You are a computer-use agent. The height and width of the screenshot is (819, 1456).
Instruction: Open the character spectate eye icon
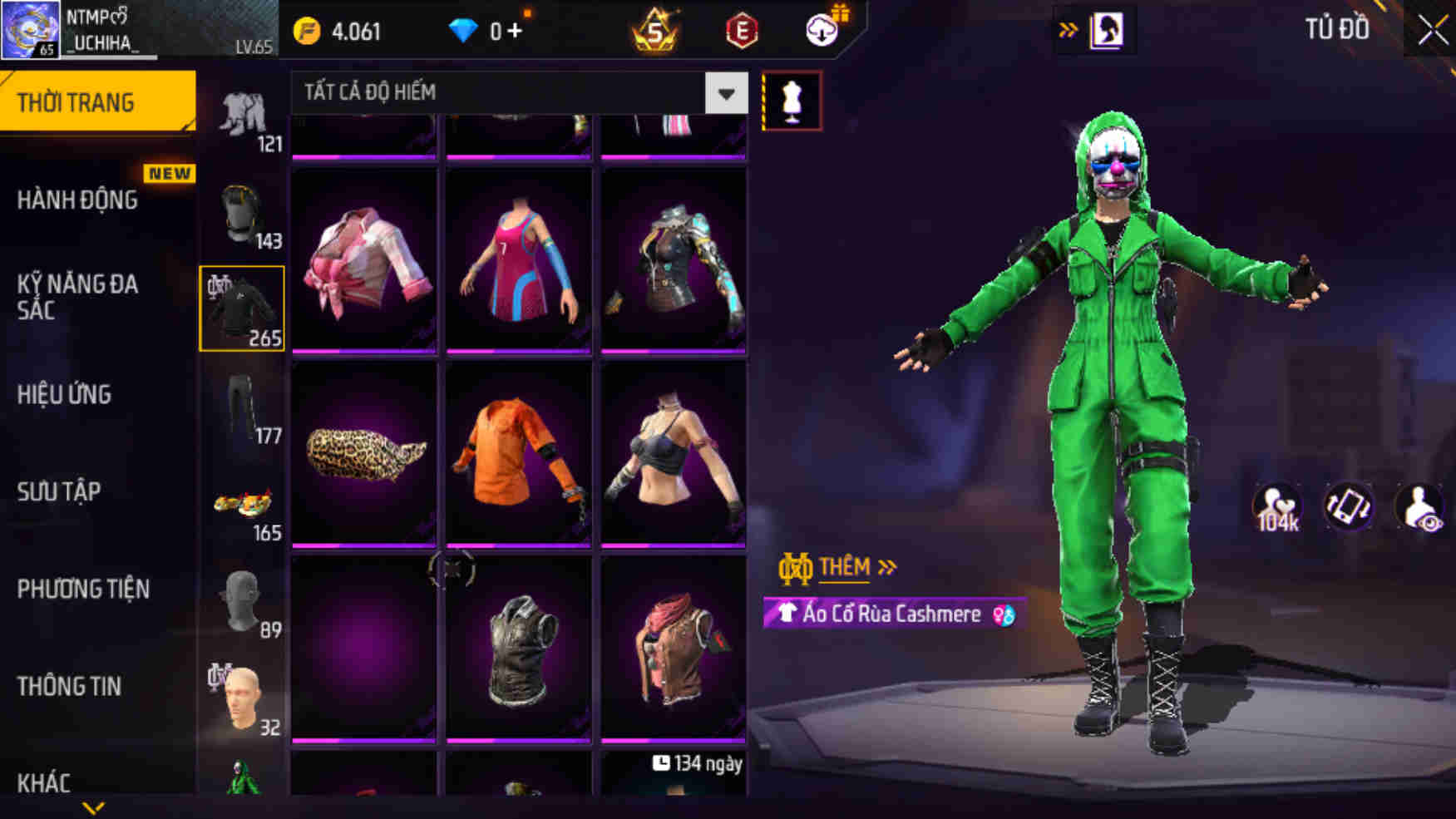pyautogui.click(x=1419, y=506)
